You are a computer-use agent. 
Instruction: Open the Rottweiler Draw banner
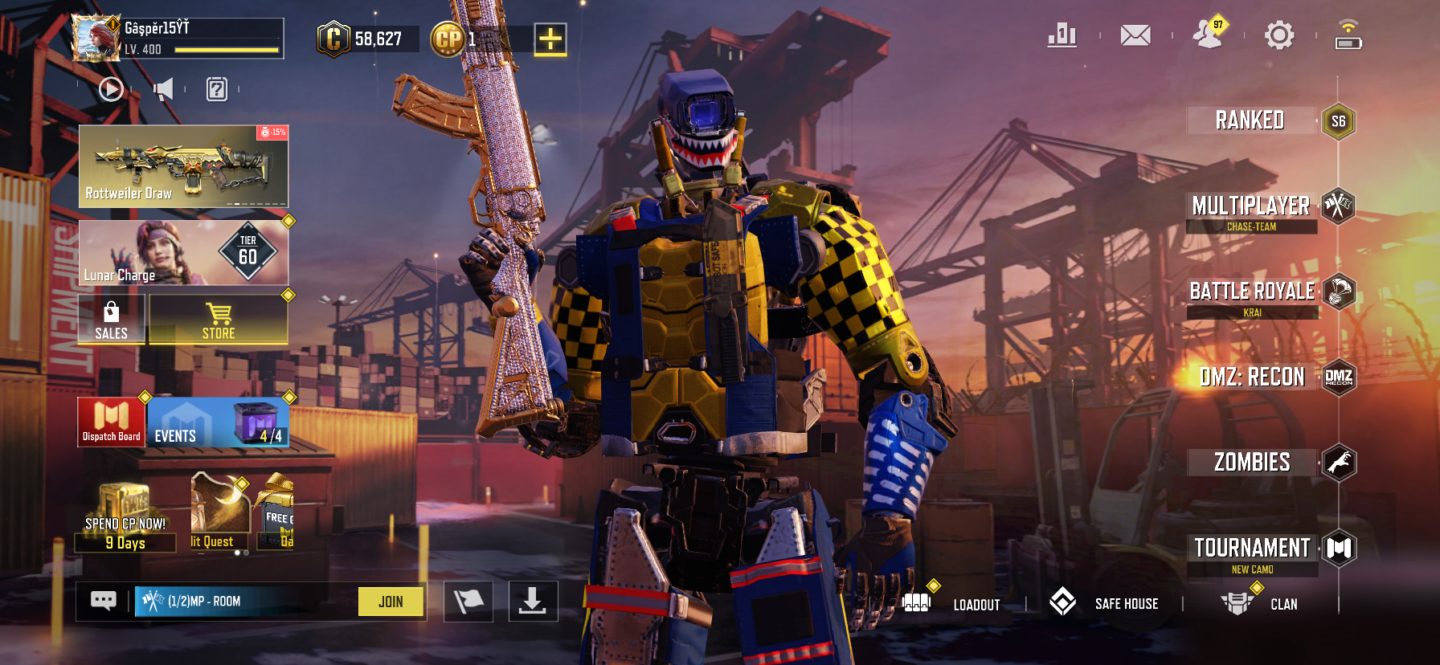pyautogui.click(x=184, y=166)
